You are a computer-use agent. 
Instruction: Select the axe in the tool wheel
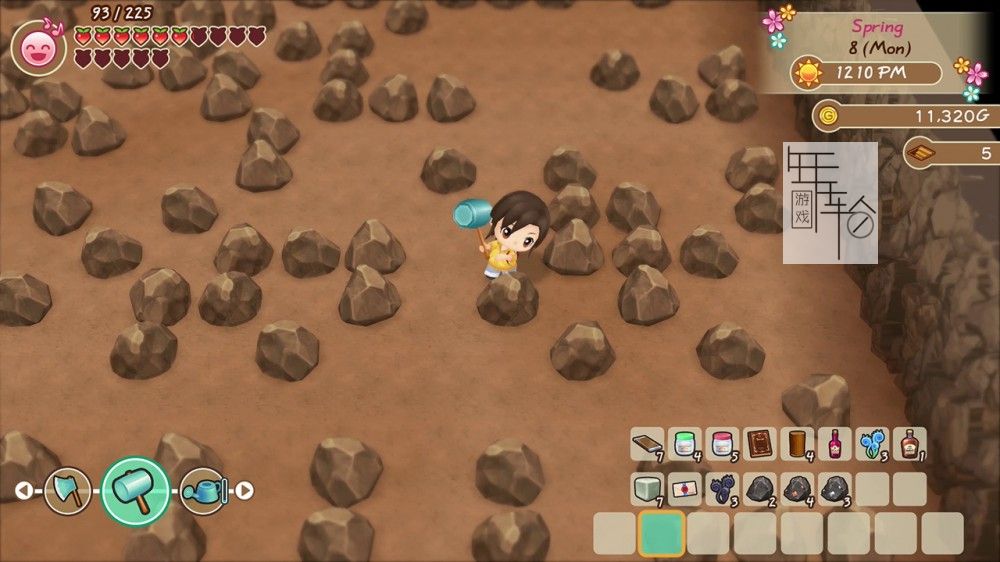[x=68, y=491]
